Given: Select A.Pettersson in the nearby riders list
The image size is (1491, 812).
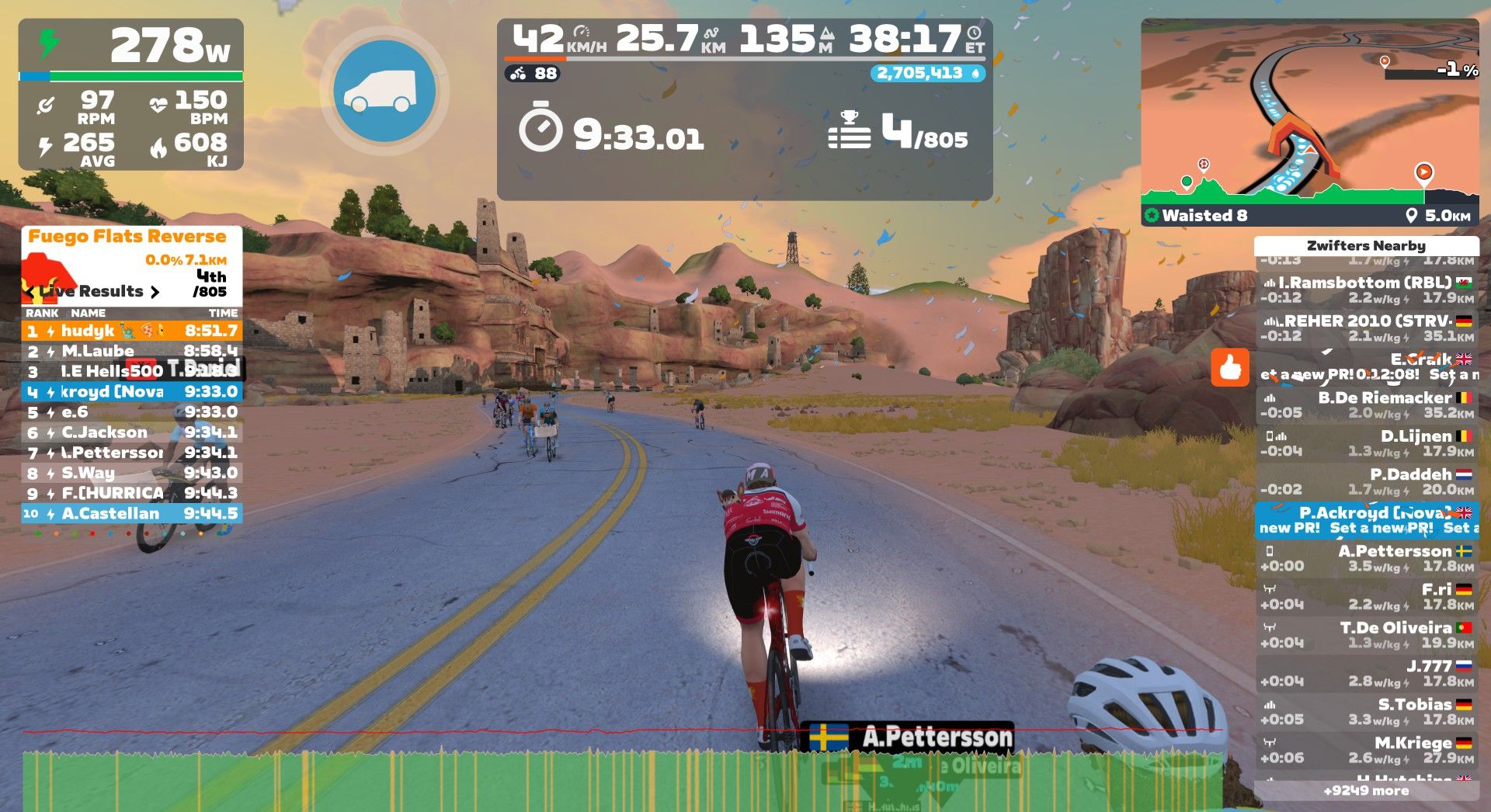Looking at the screenshot, I should point(1366,558).
